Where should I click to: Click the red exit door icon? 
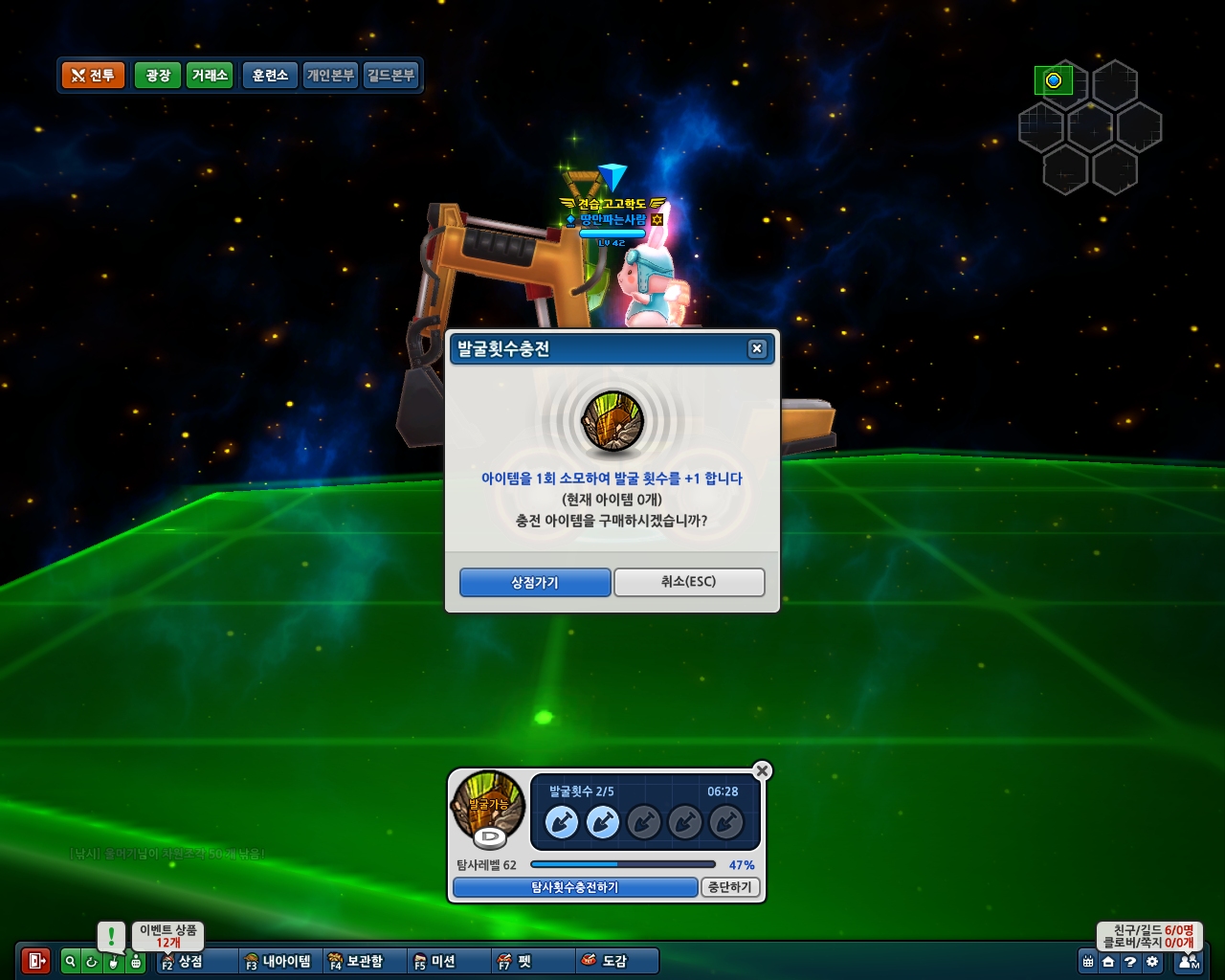coord(36,961)
